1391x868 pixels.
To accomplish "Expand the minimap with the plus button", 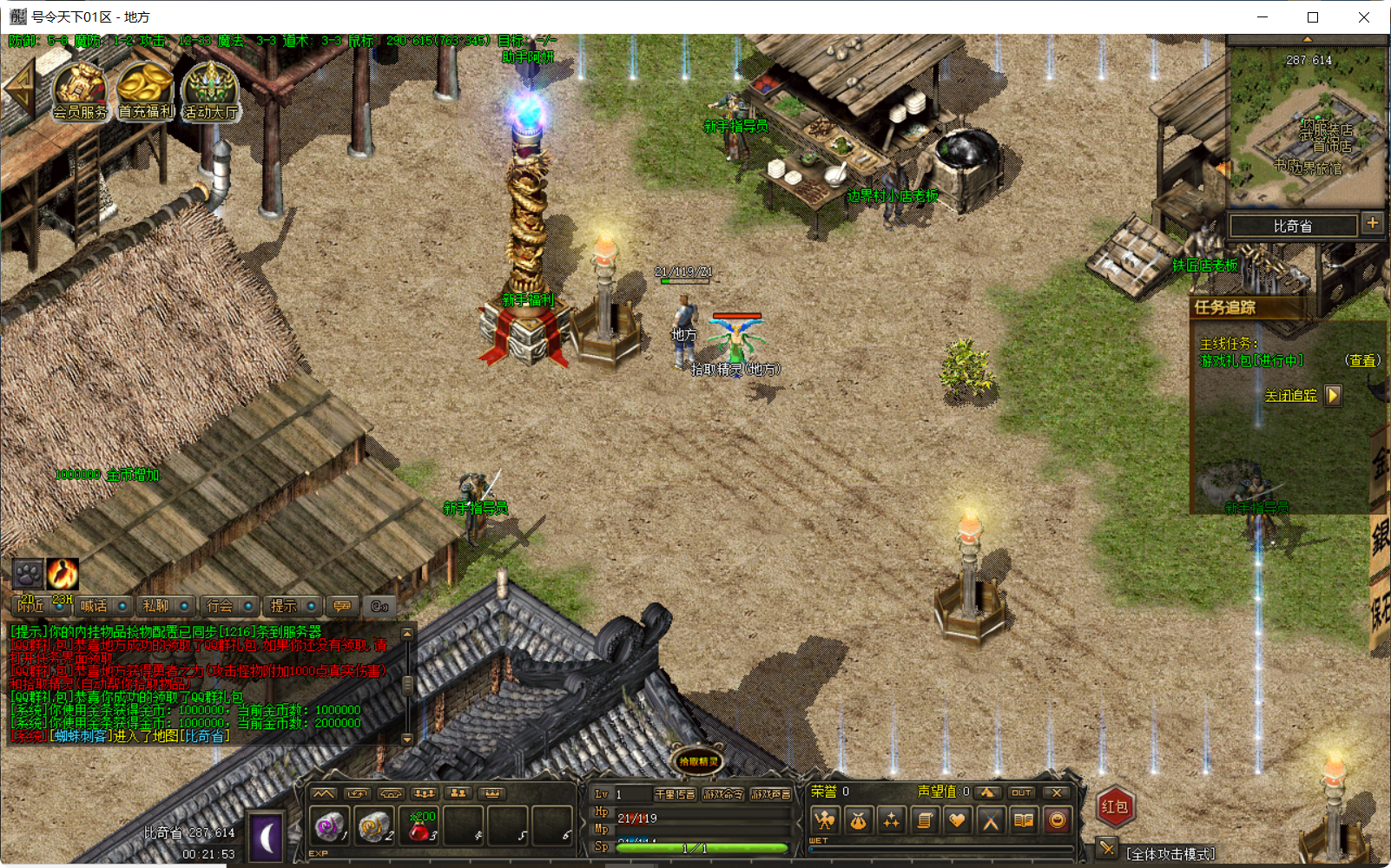I will (x=1373, y=224).
